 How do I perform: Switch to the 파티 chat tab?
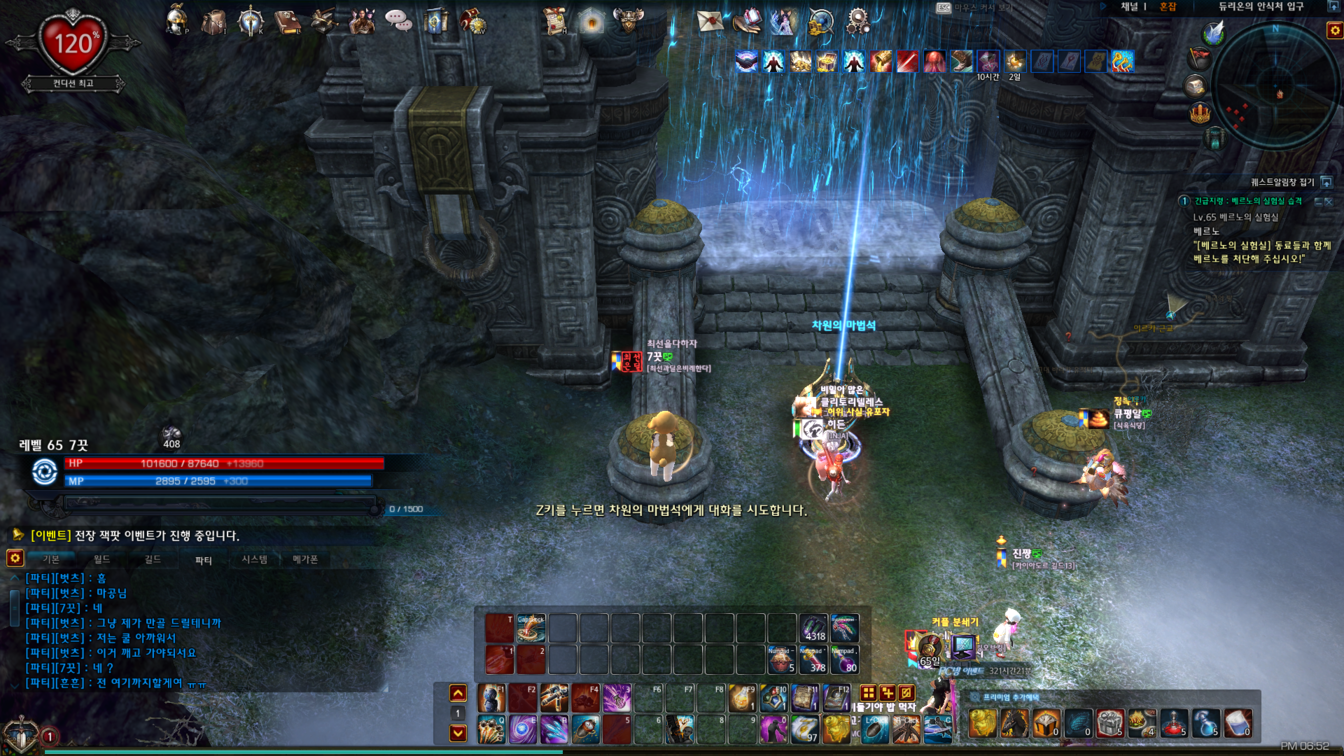(x=203, y=560)
